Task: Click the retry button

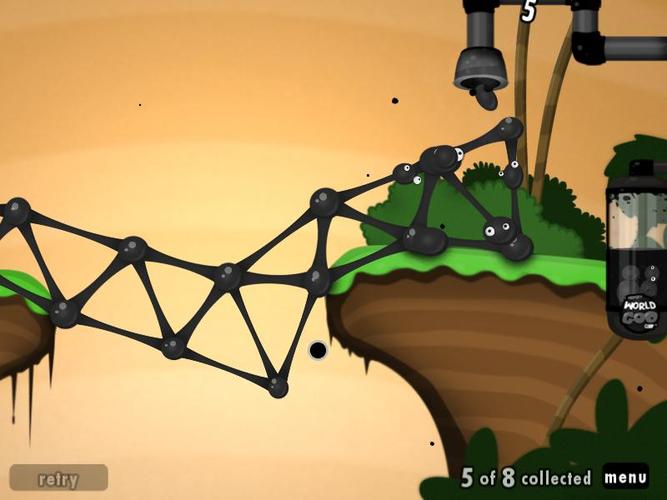Action: click(58, 478)
